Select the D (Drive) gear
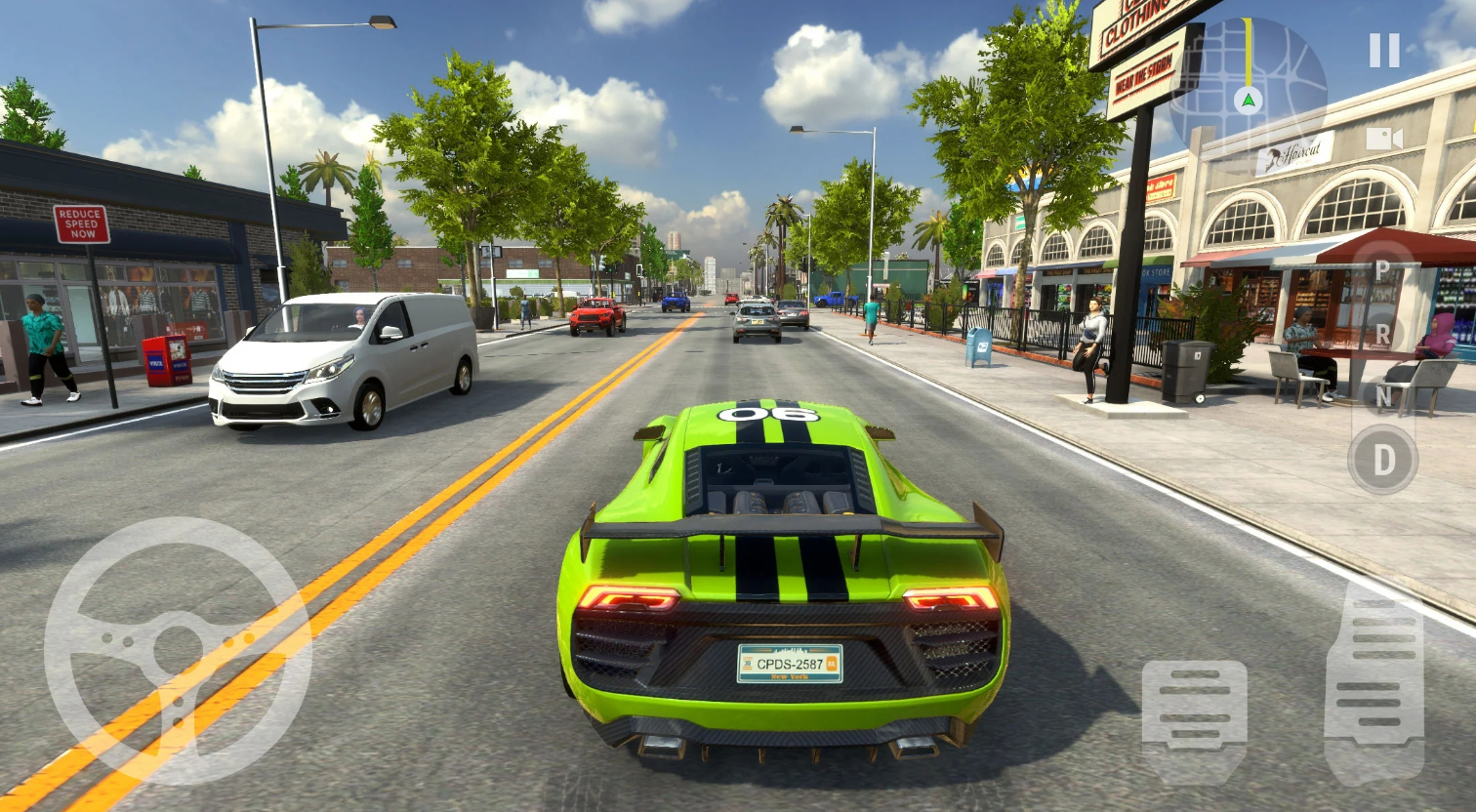The image size is (1476, 812). (1382, 460)
